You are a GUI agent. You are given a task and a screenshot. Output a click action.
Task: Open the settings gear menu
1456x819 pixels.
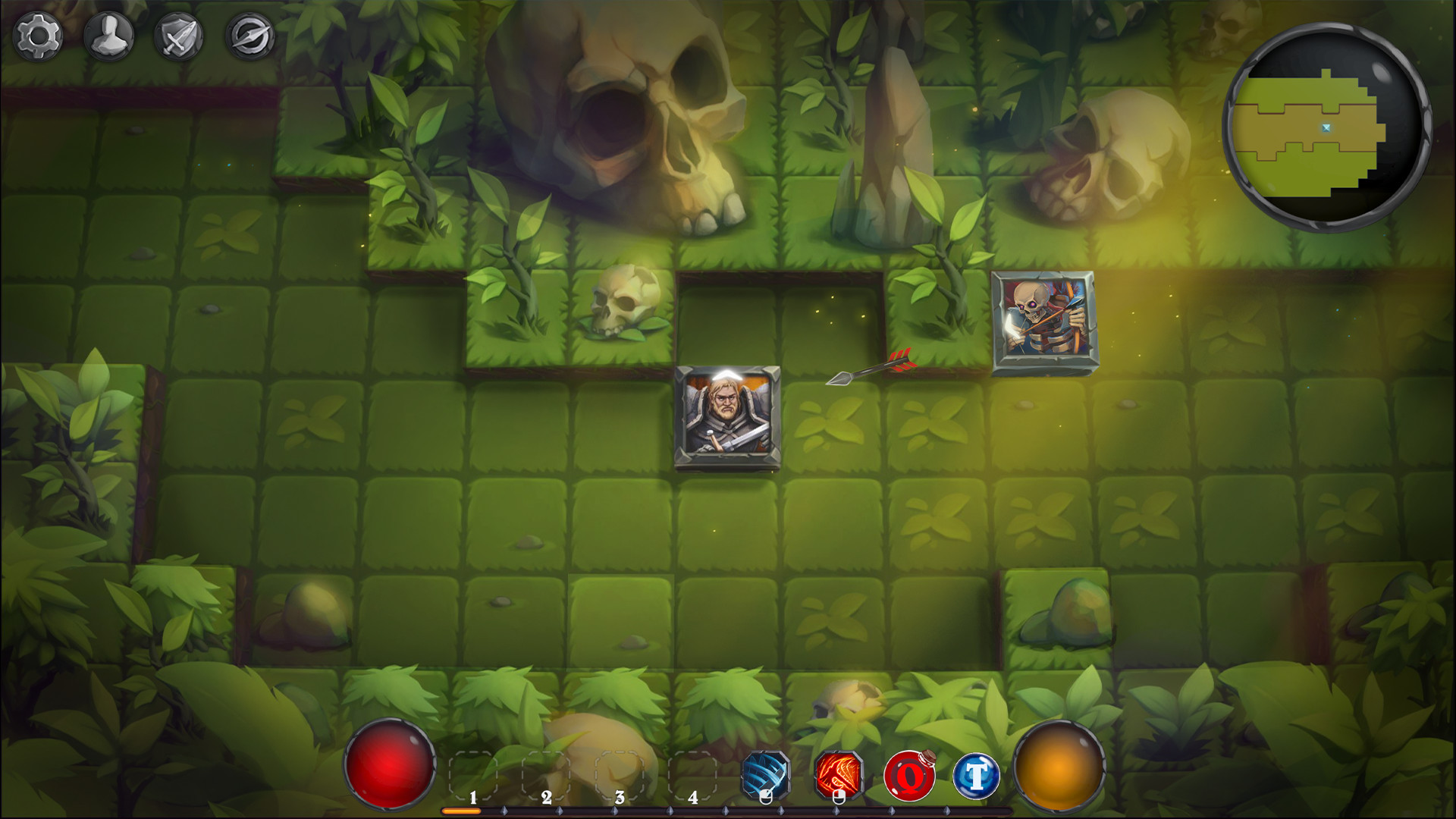(39, 33)
